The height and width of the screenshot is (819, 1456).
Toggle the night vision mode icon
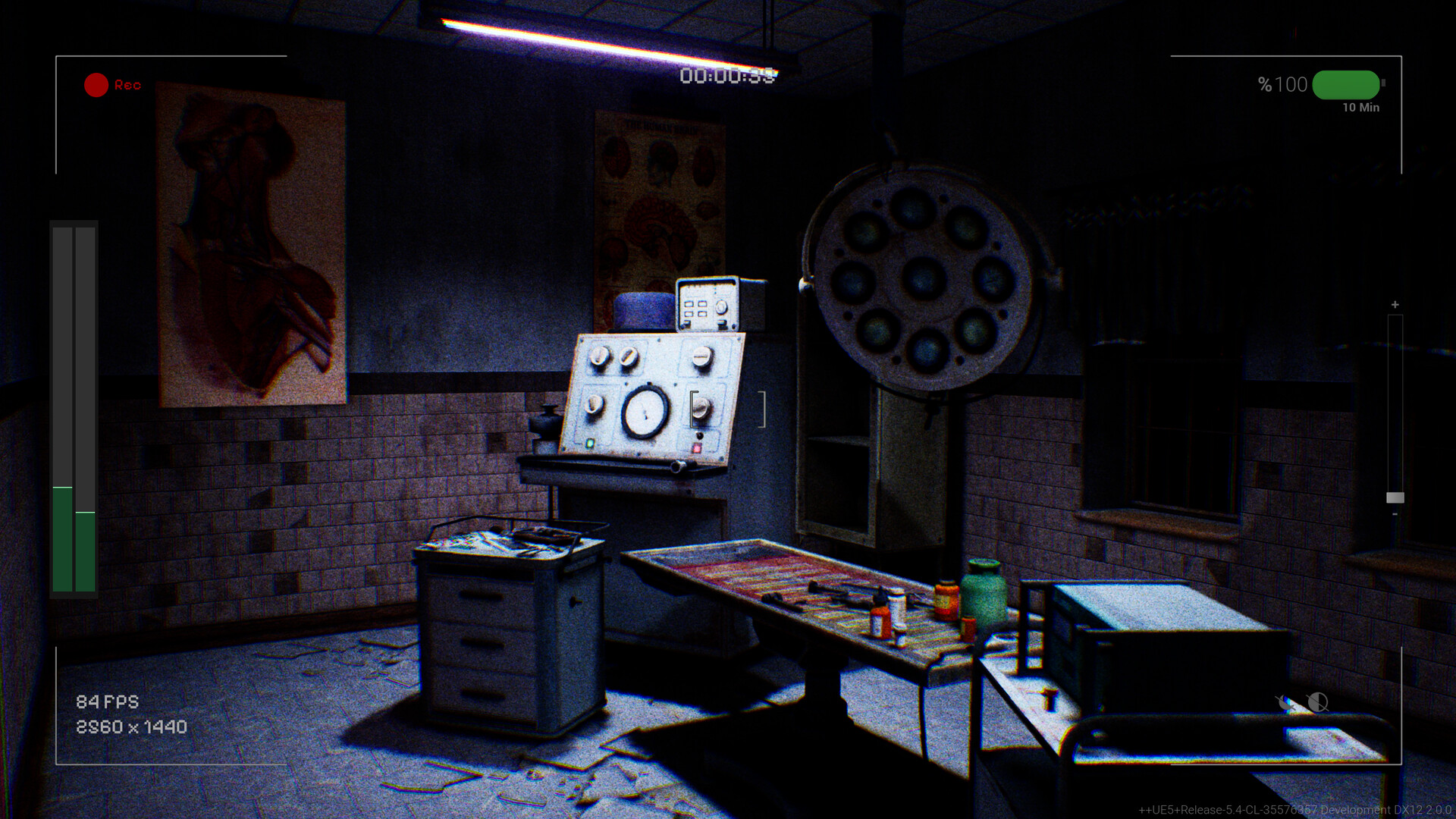point(1317,702)
